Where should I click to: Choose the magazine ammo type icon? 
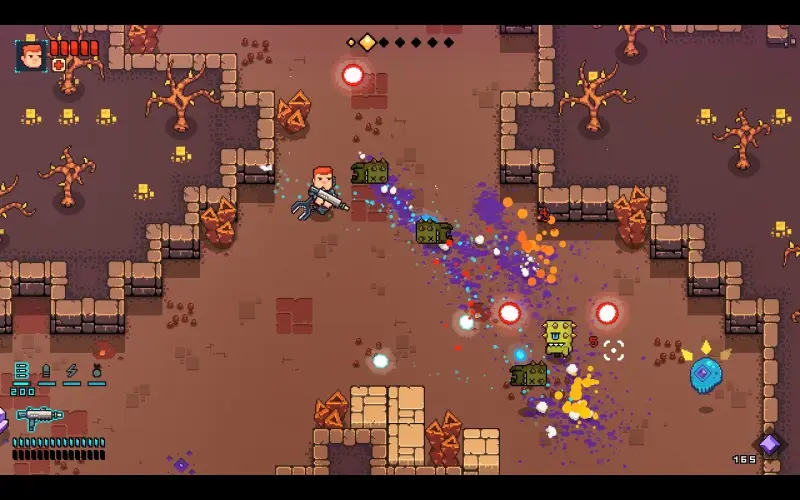tap(22, 373)
